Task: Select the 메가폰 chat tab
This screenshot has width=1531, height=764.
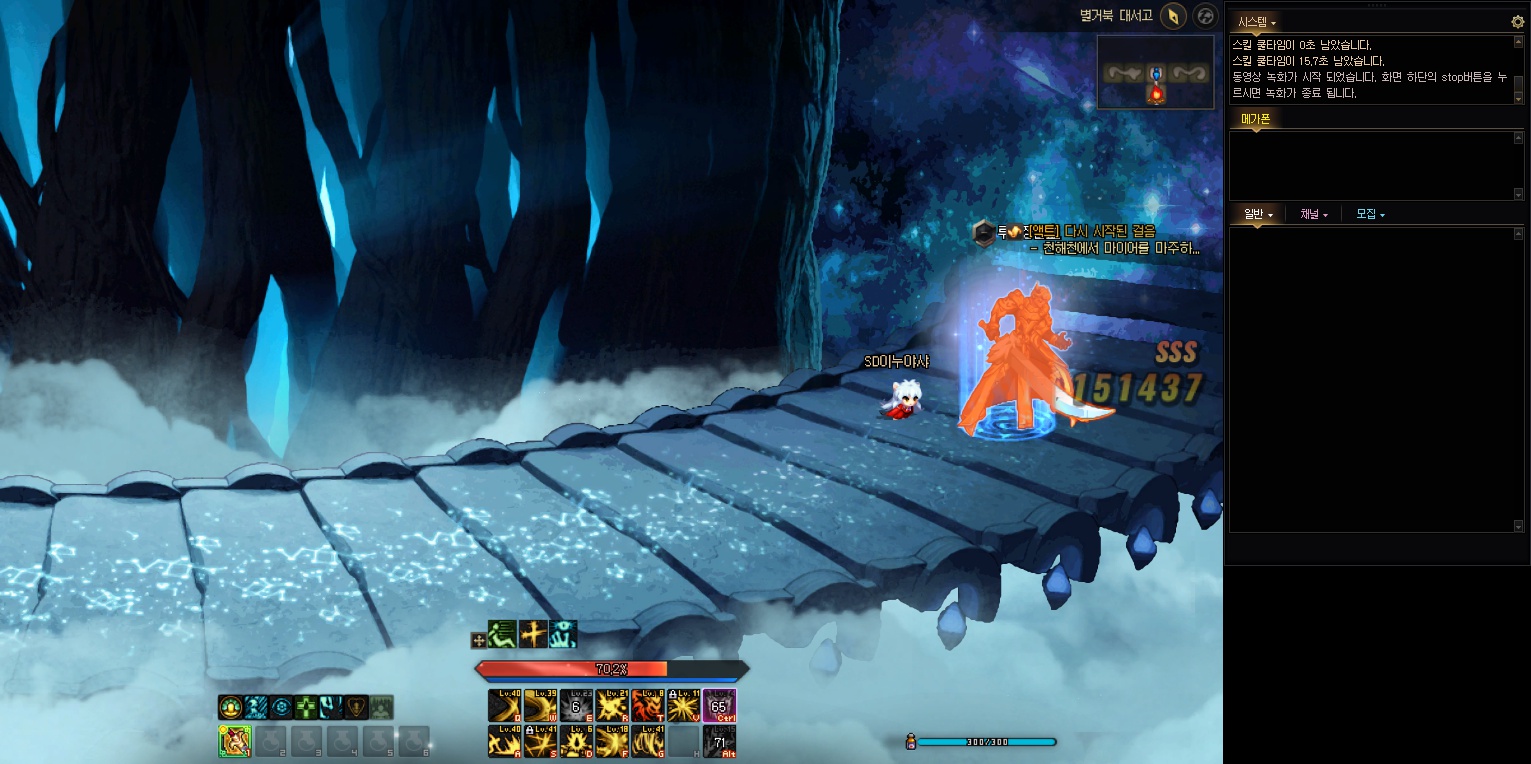Action: coord(1255,119)
